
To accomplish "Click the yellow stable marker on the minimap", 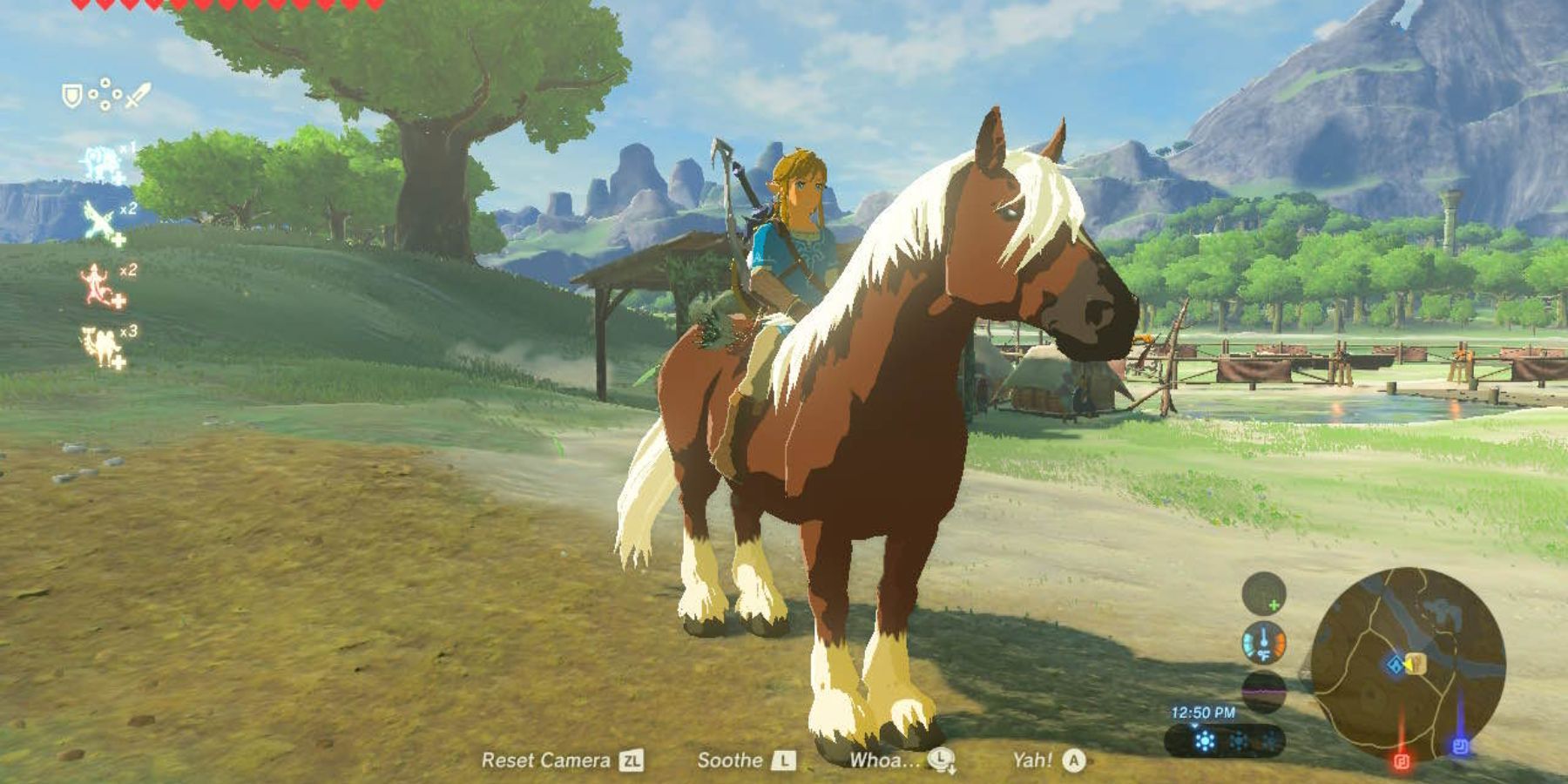I will [x=1416, y=664].
